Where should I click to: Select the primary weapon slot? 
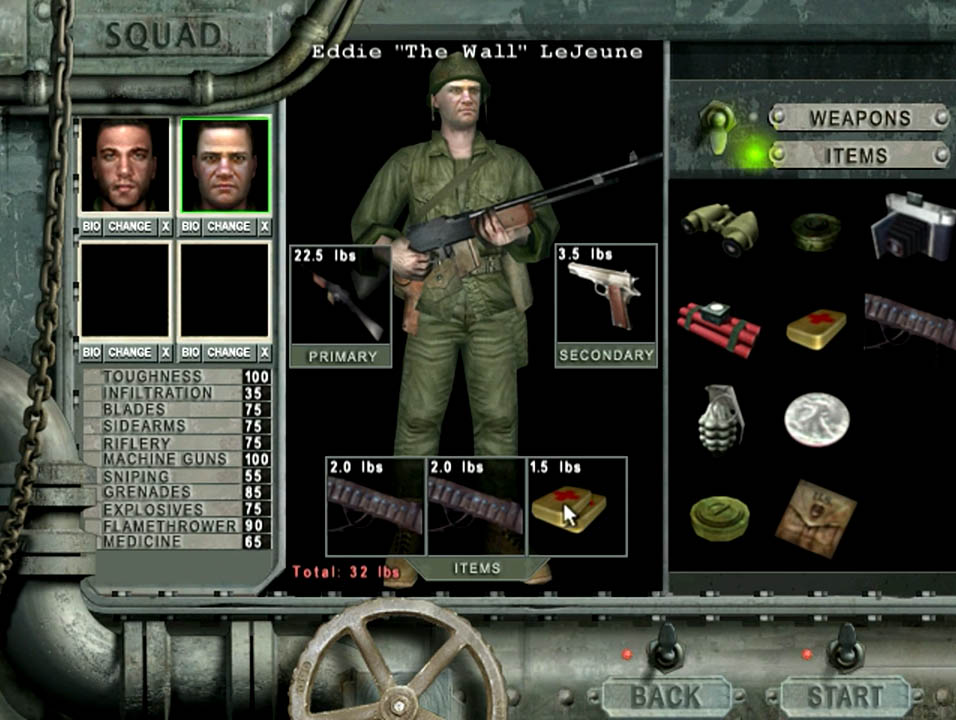coord(340,304)
